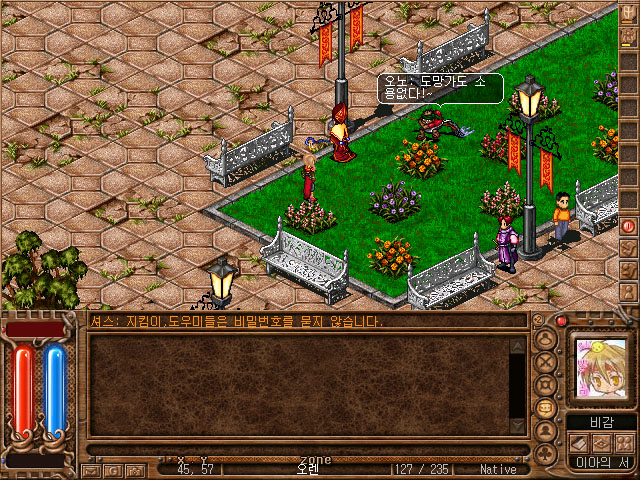Select the four-dots icon button
640x480 pixels.
point(623,443)
